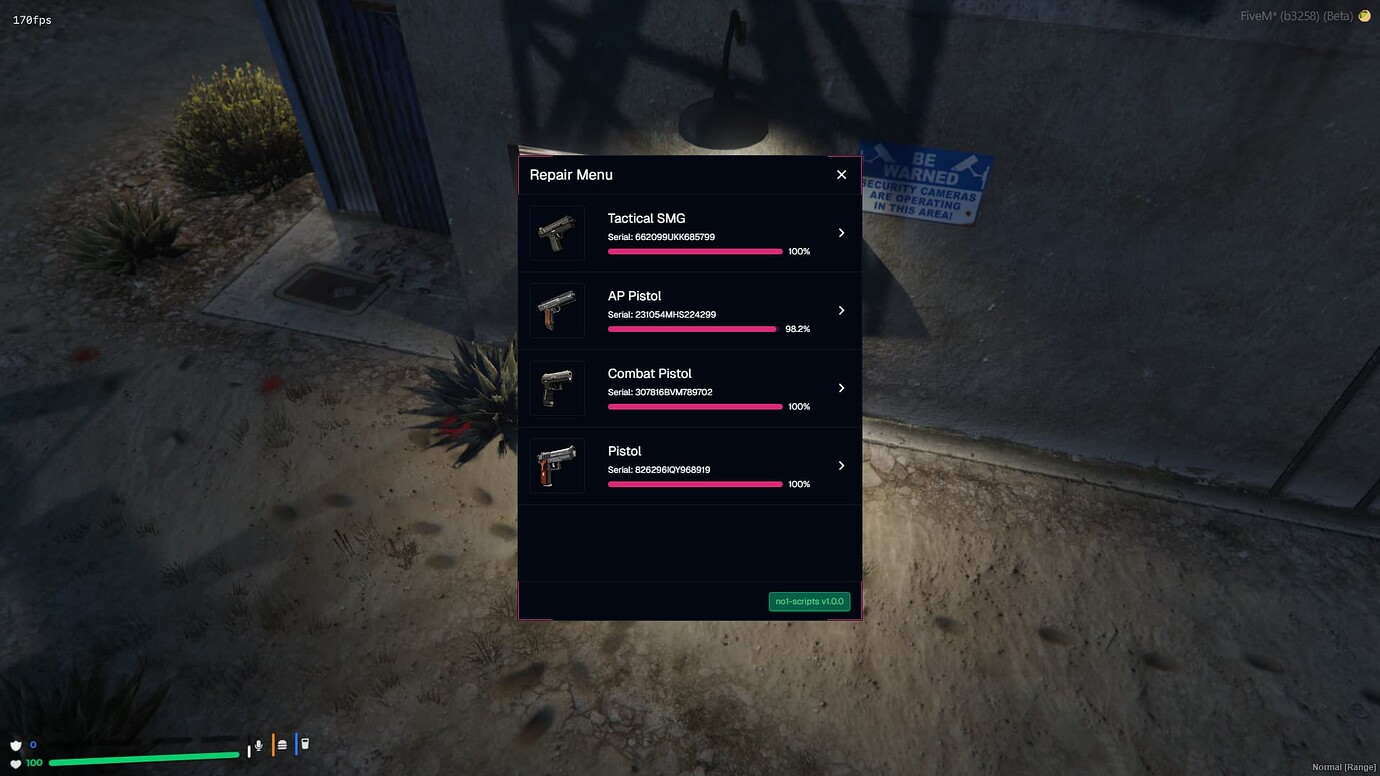
Task: Mute your voice via the mic indicator
Action: (258, 744)
